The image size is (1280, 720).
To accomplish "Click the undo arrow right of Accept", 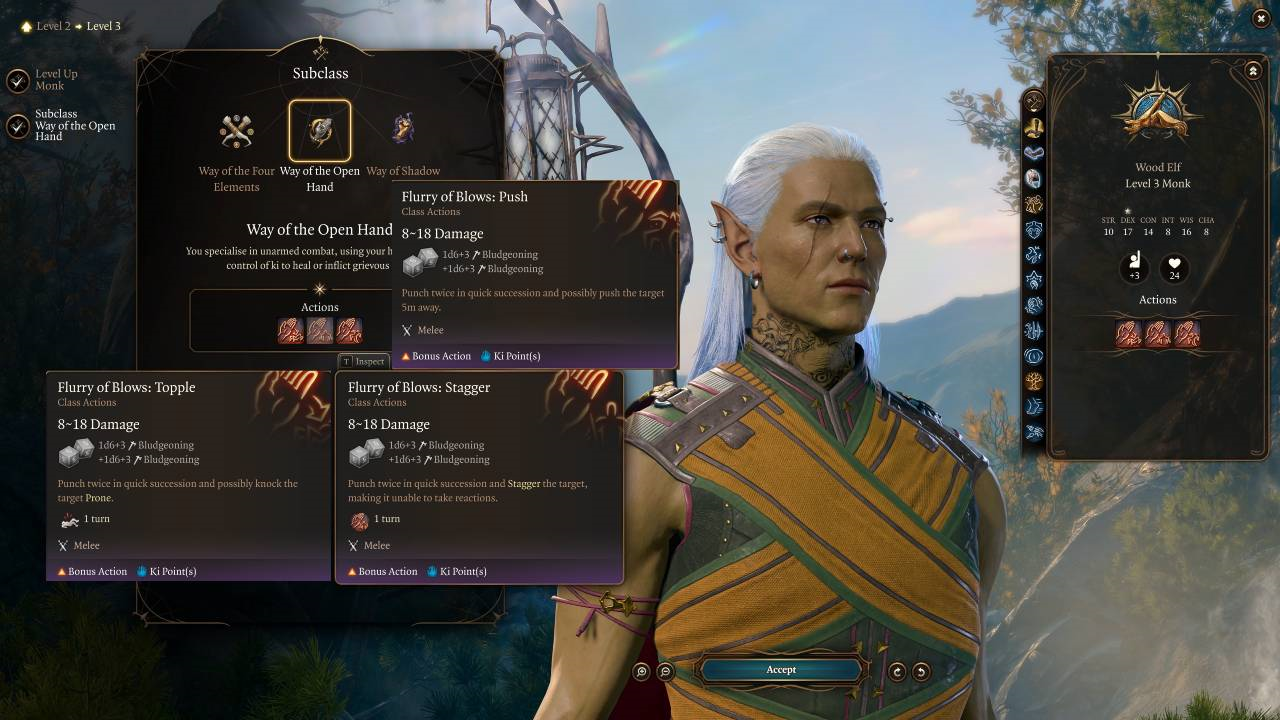I will 896,670.
